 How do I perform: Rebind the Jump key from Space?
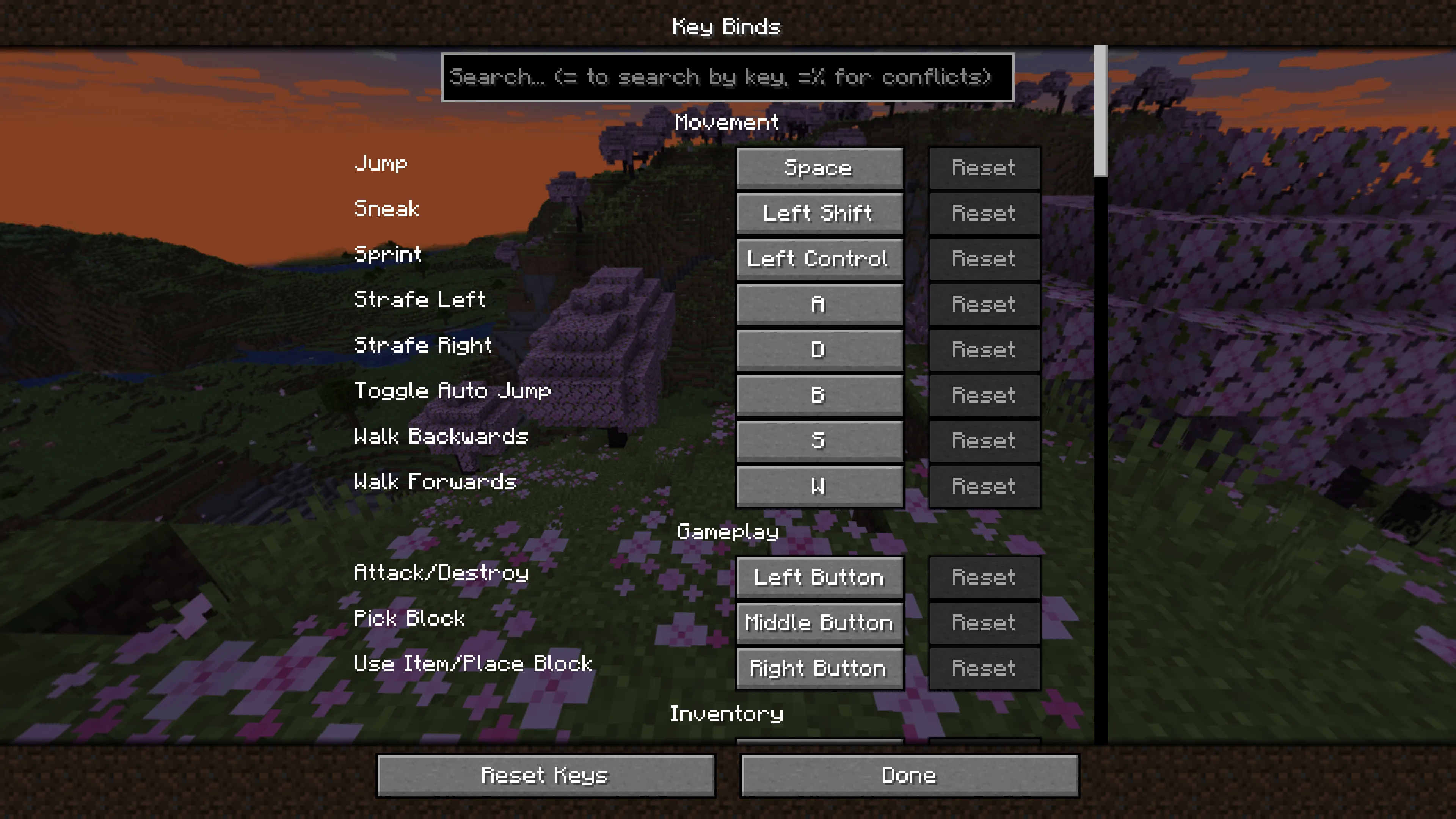(x=819, y=167)
